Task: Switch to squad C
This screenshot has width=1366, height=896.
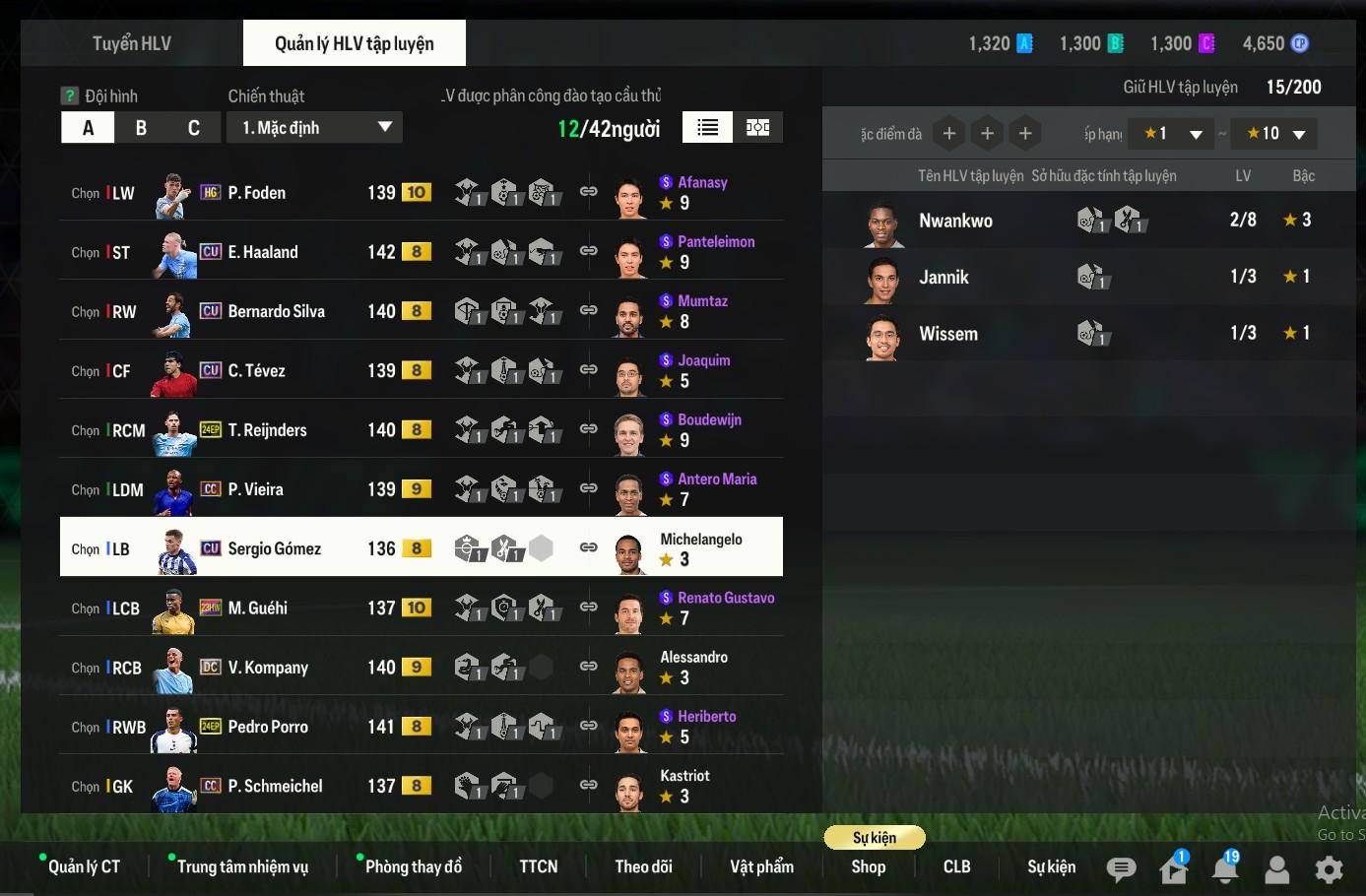Action: pyautogui.click(x=194, y=128)
